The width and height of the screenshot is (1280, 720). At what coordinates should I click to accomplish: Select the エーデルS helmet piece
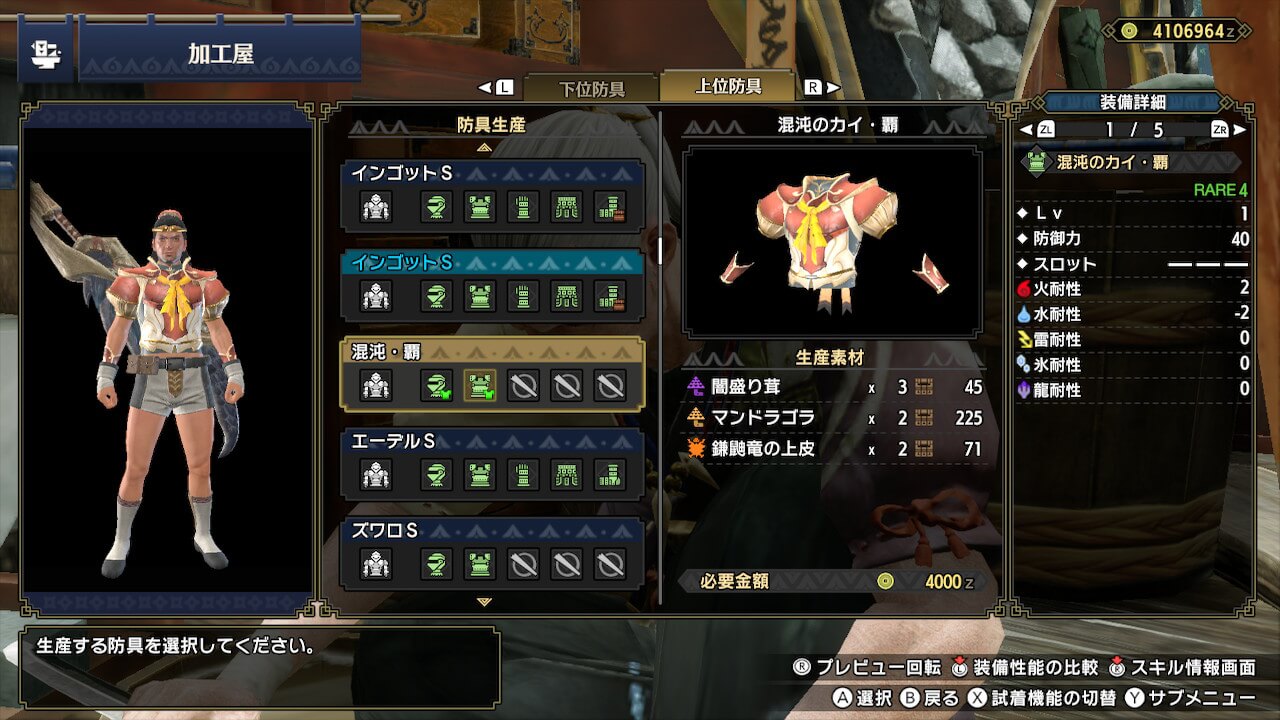coord(436,474)
